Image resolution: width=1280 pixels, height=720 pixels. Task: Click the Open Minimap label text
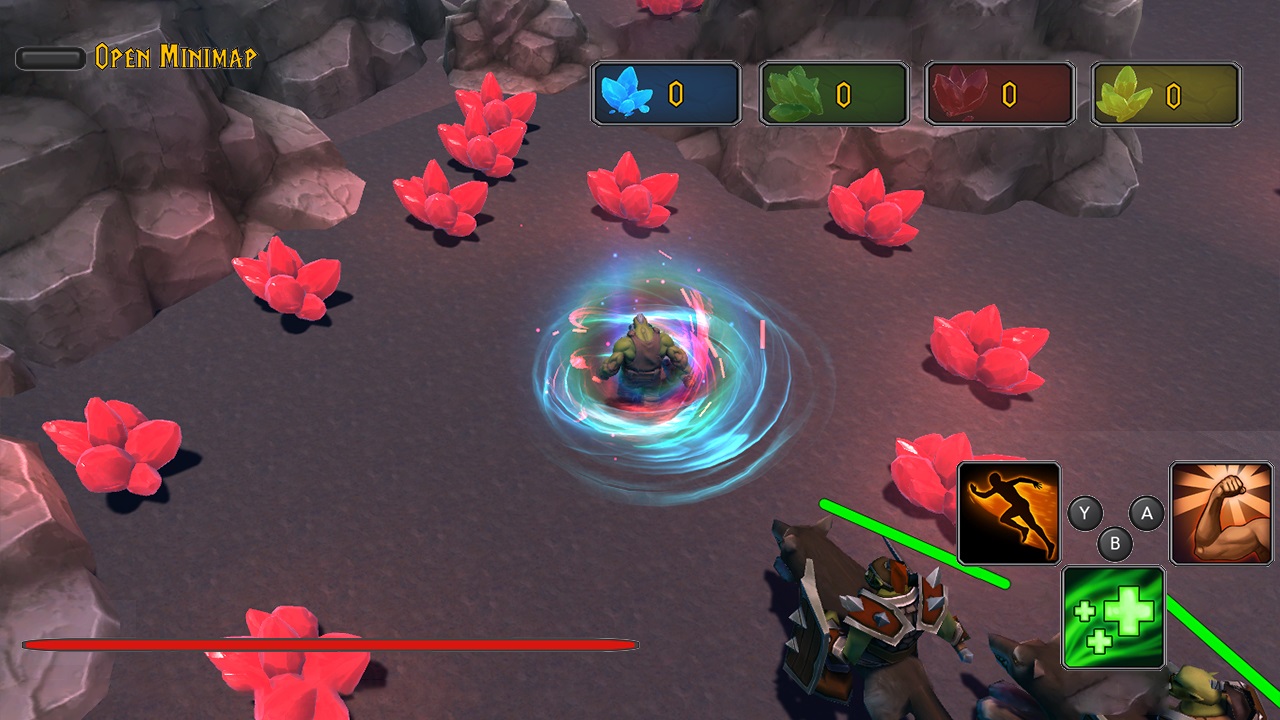pyautogui.click(x=175, y=58)
